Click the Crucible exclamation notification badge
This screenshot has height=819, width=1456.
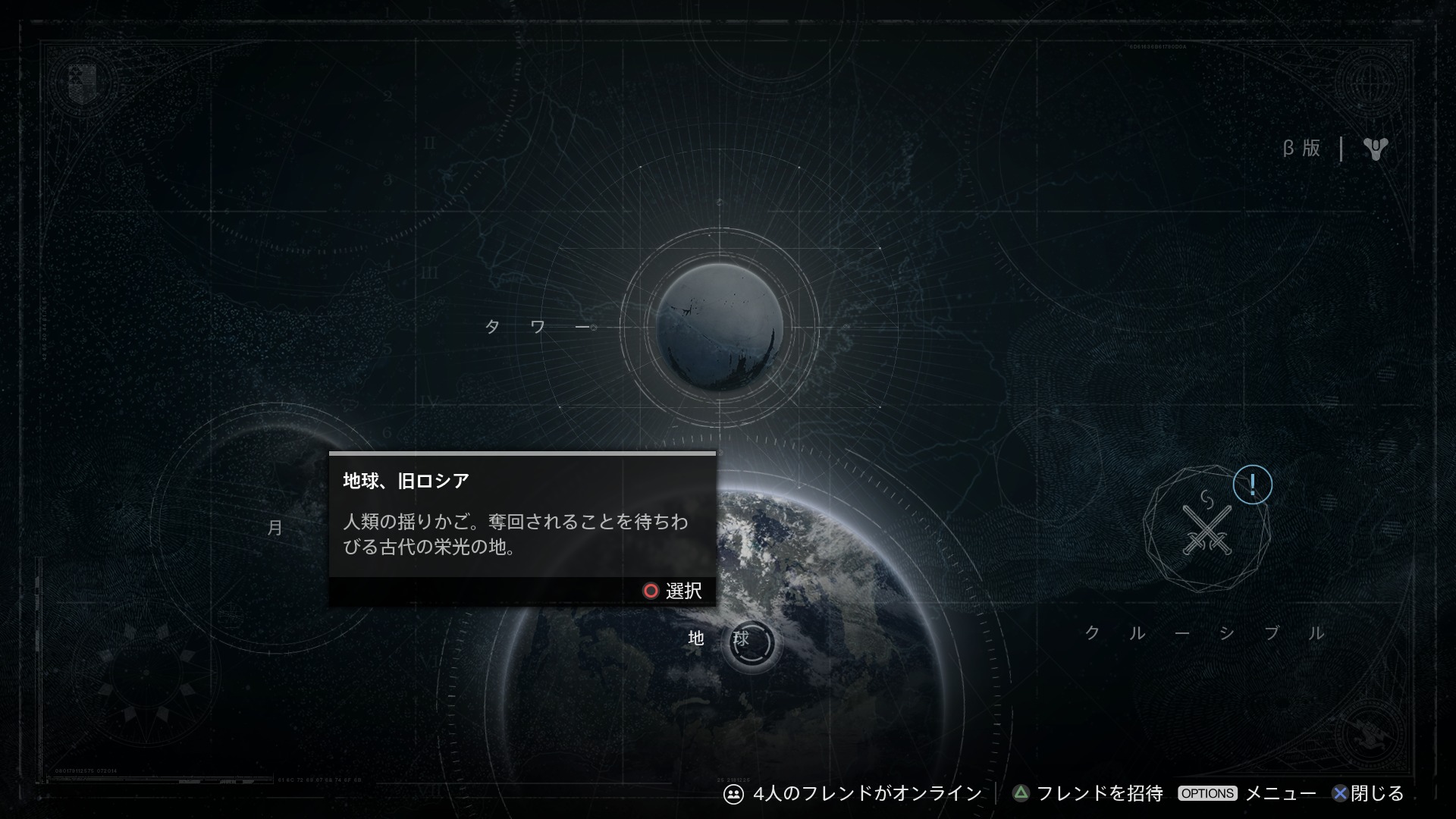coord(1252,485)
